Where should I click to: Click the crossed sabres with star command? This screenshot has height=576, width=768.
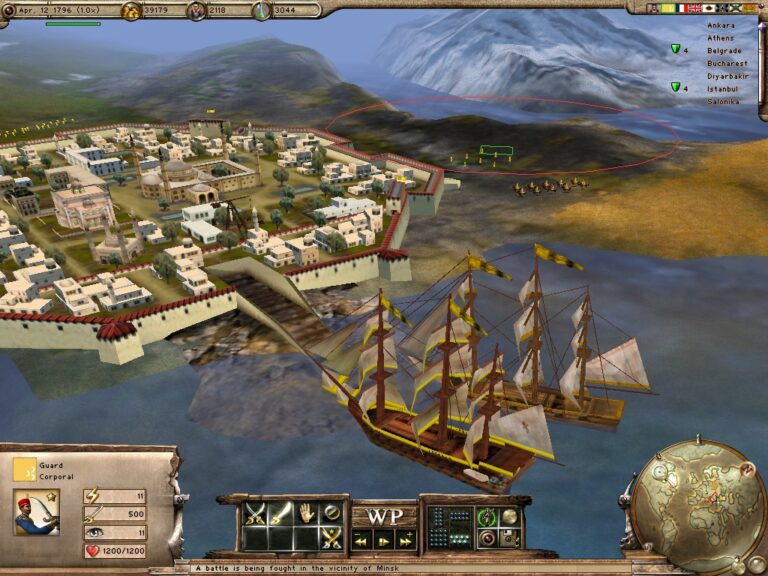(333, 538)
